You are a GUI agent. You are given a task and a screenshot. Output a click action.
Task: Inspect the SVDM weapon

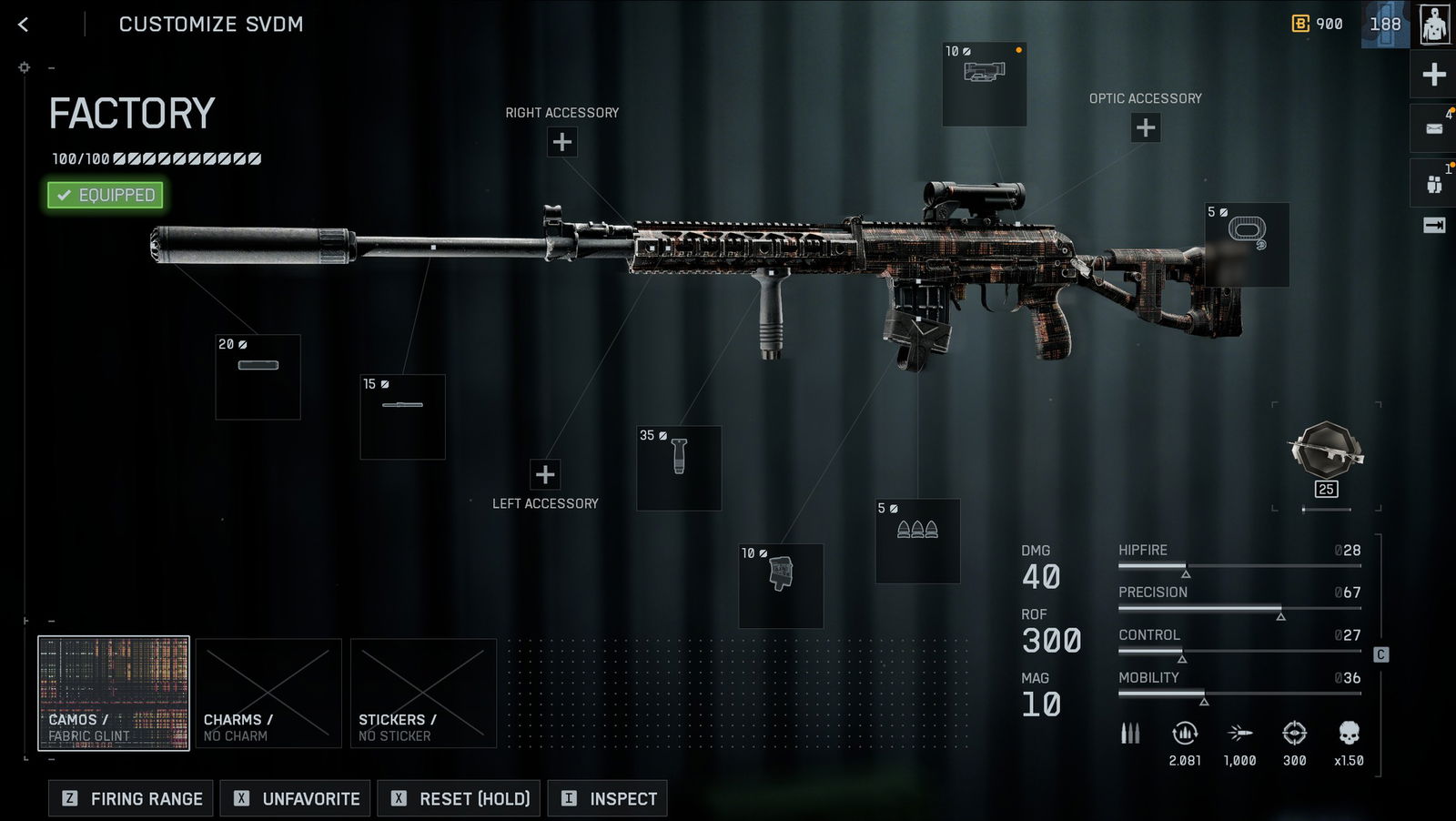607,798
